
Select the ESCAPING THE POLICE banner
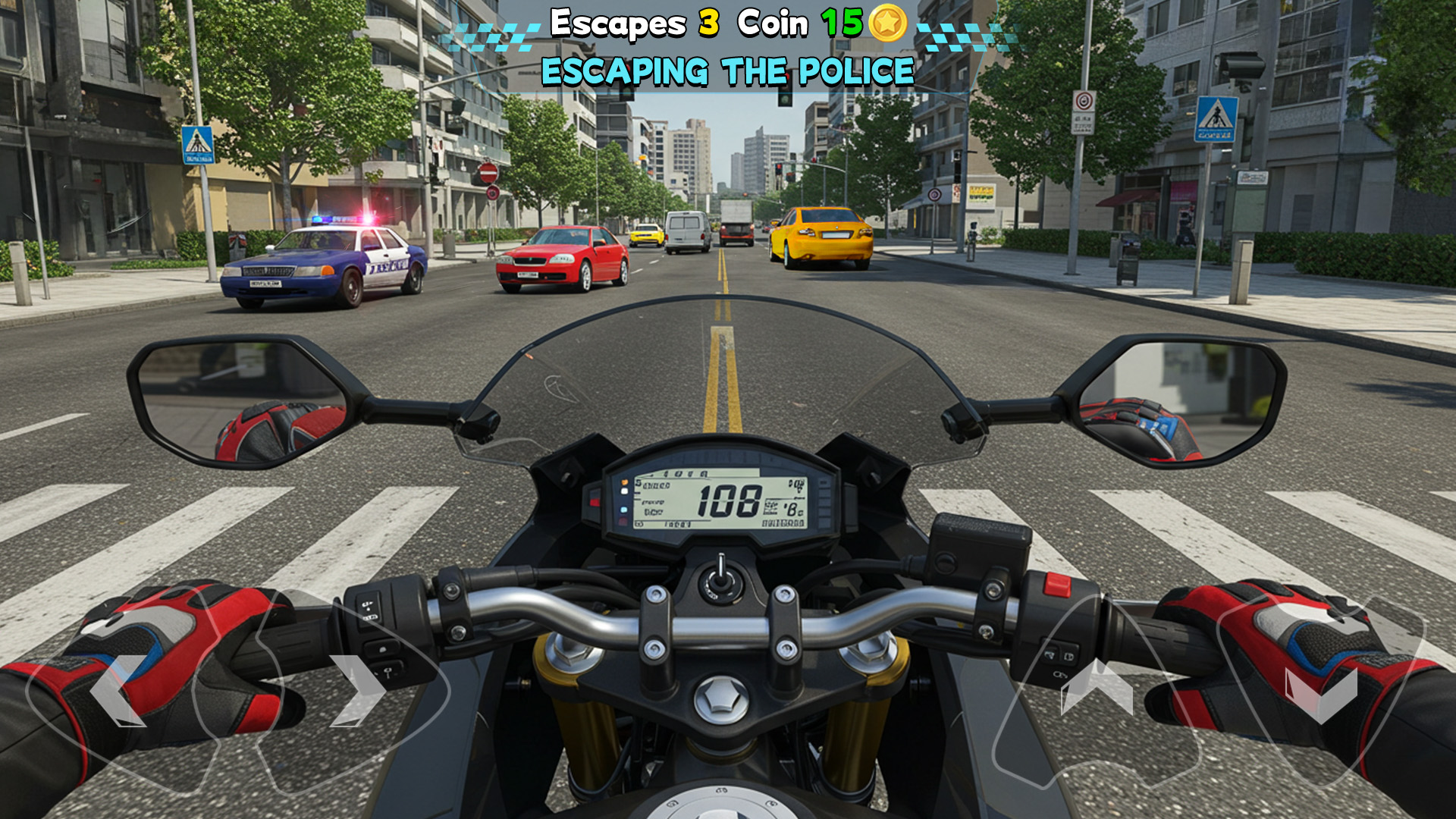pos(726,71)
